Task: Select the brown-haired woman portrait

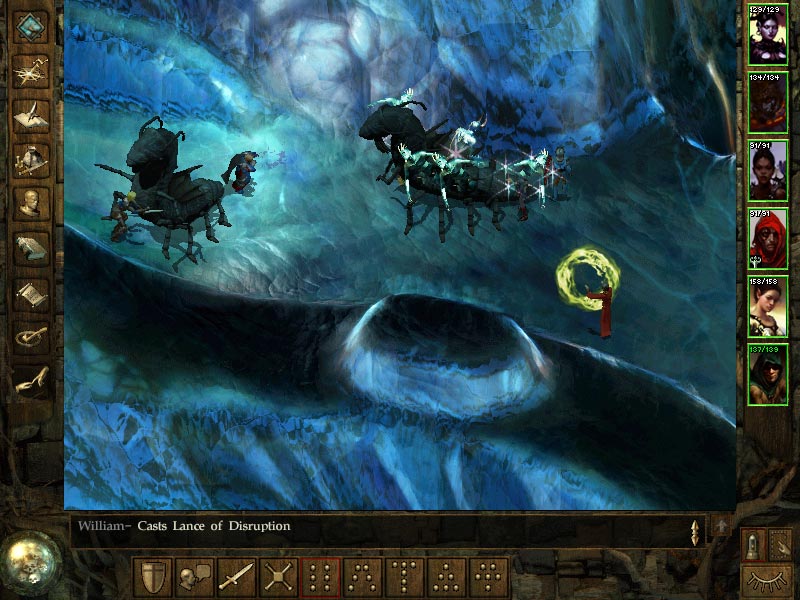Action: click(x=768, y=306)
